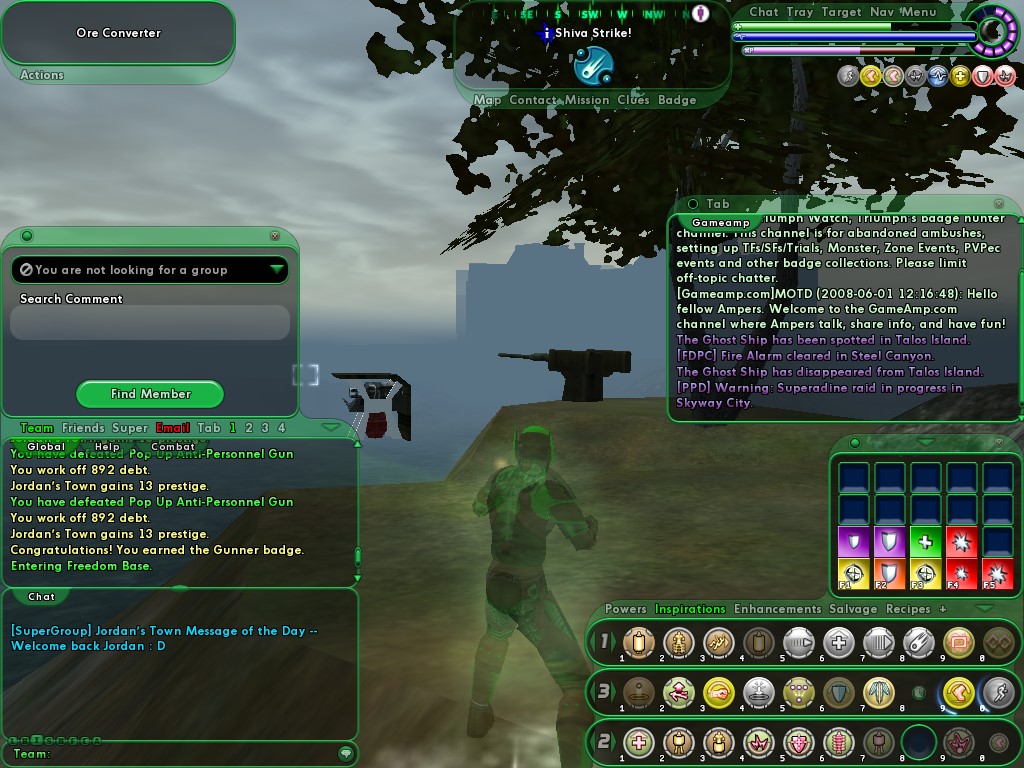This screenshot has height=768, width=1024.
Task: Open the main Menu
Action: click(x=919, y=12)
